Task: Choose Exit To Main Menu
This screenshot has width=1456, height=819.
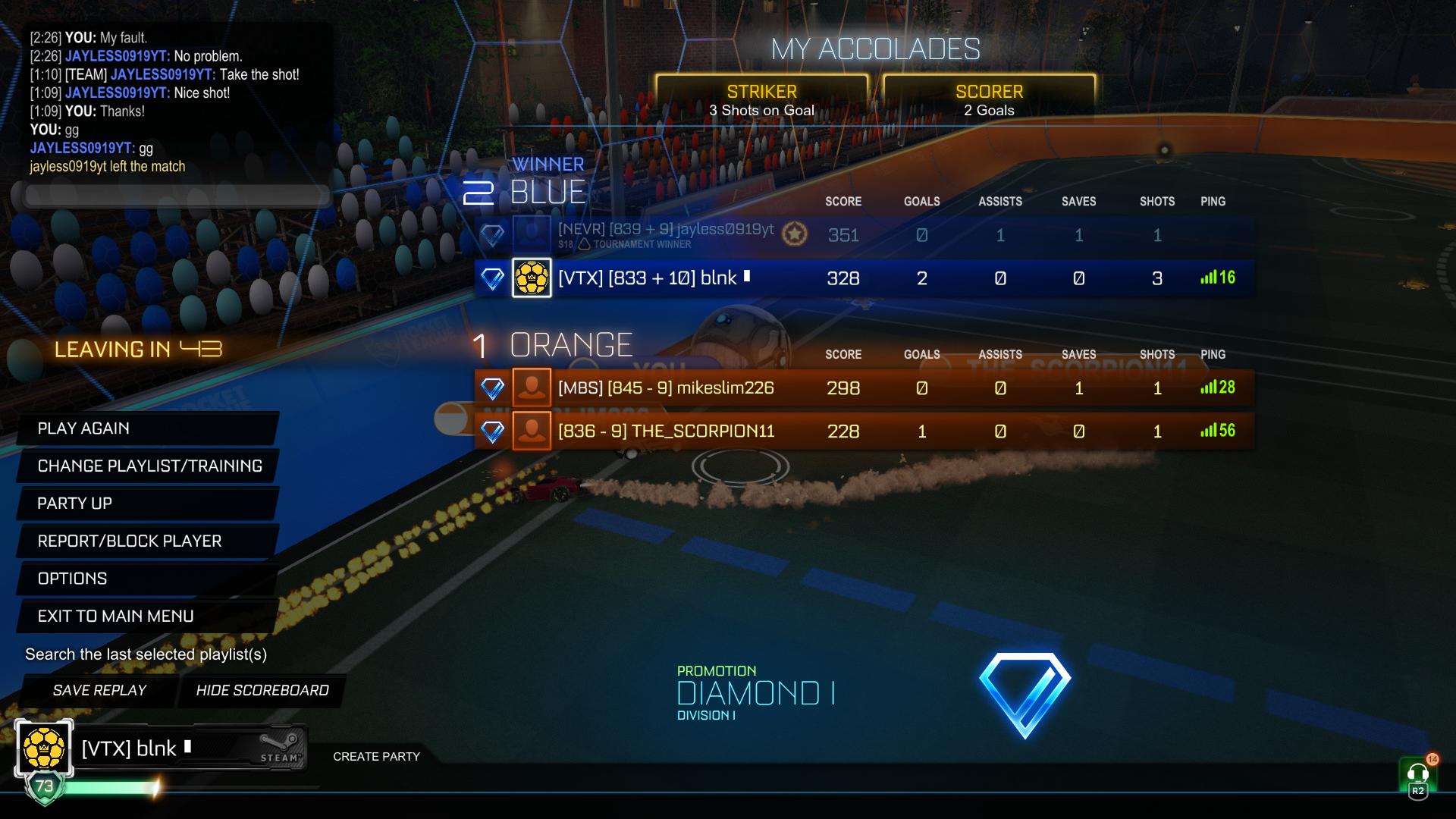Action: pos(115,616)
